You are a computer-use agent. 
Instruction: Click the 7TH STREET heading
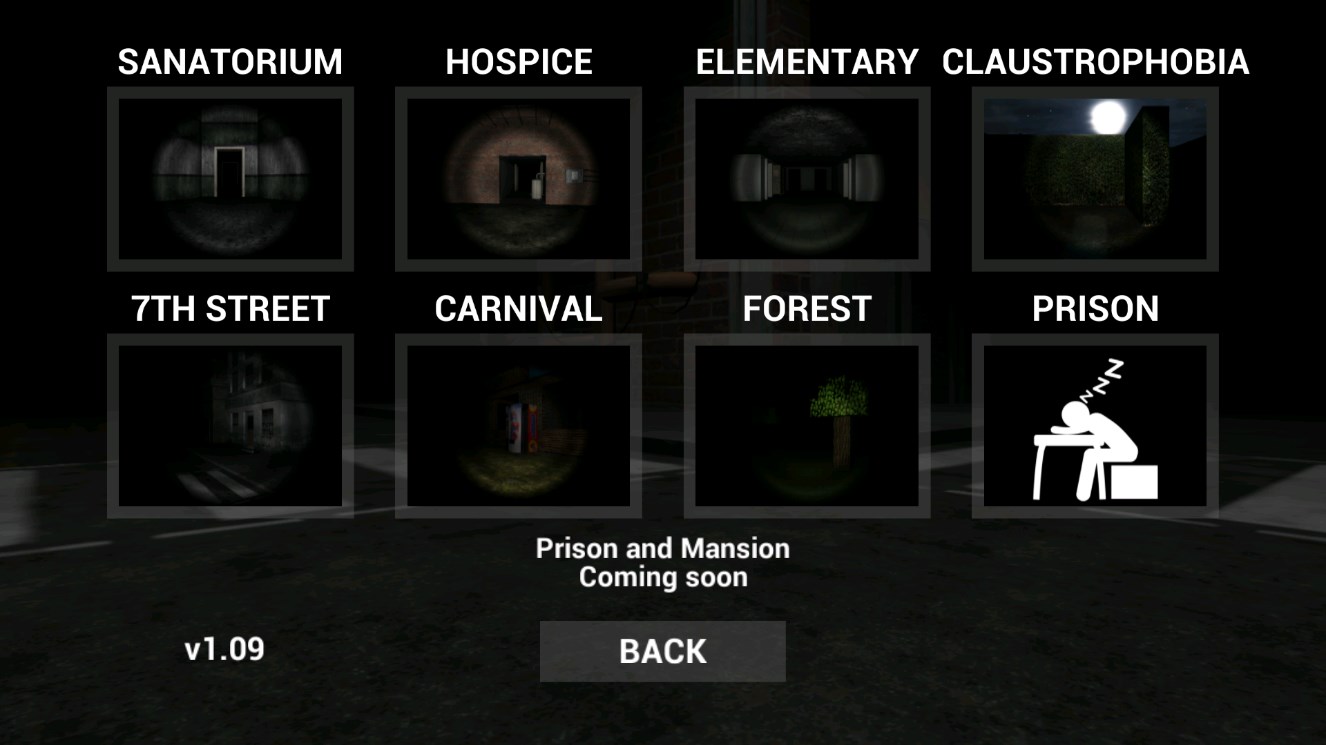tap(230, 309)
